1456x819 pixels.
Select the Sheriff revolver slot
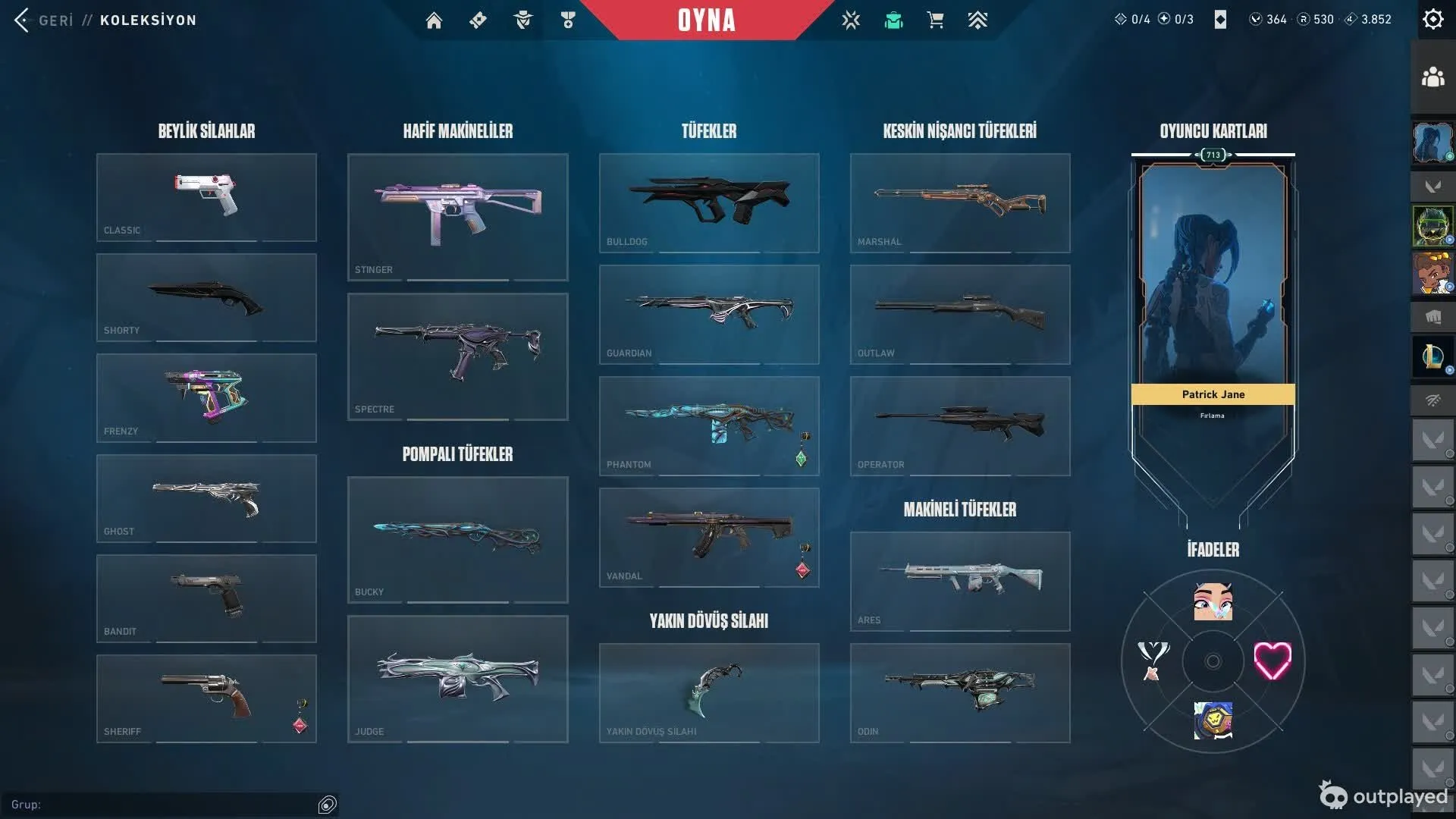[x=206, y=698]
